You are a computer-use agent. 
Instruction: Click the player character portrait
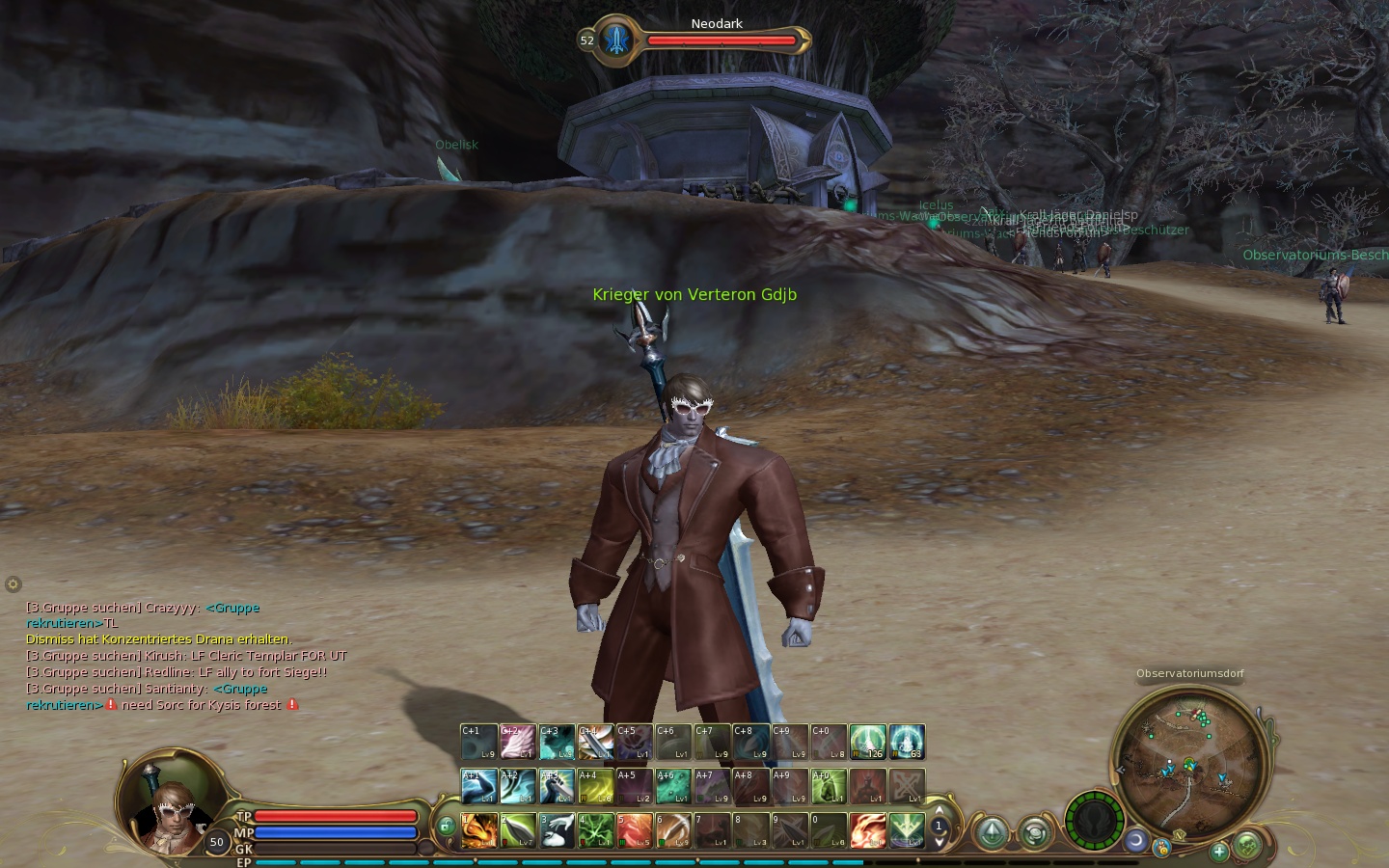(172, 808)
